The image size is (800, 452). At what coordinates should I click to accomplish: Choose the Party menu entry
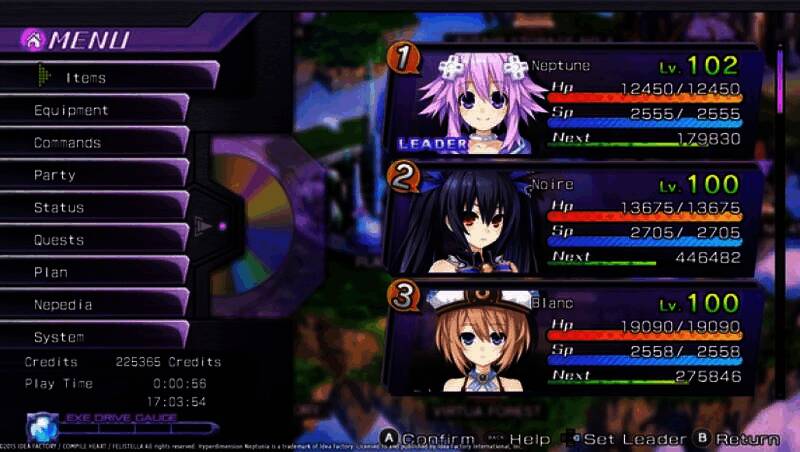tap(95, 175)
